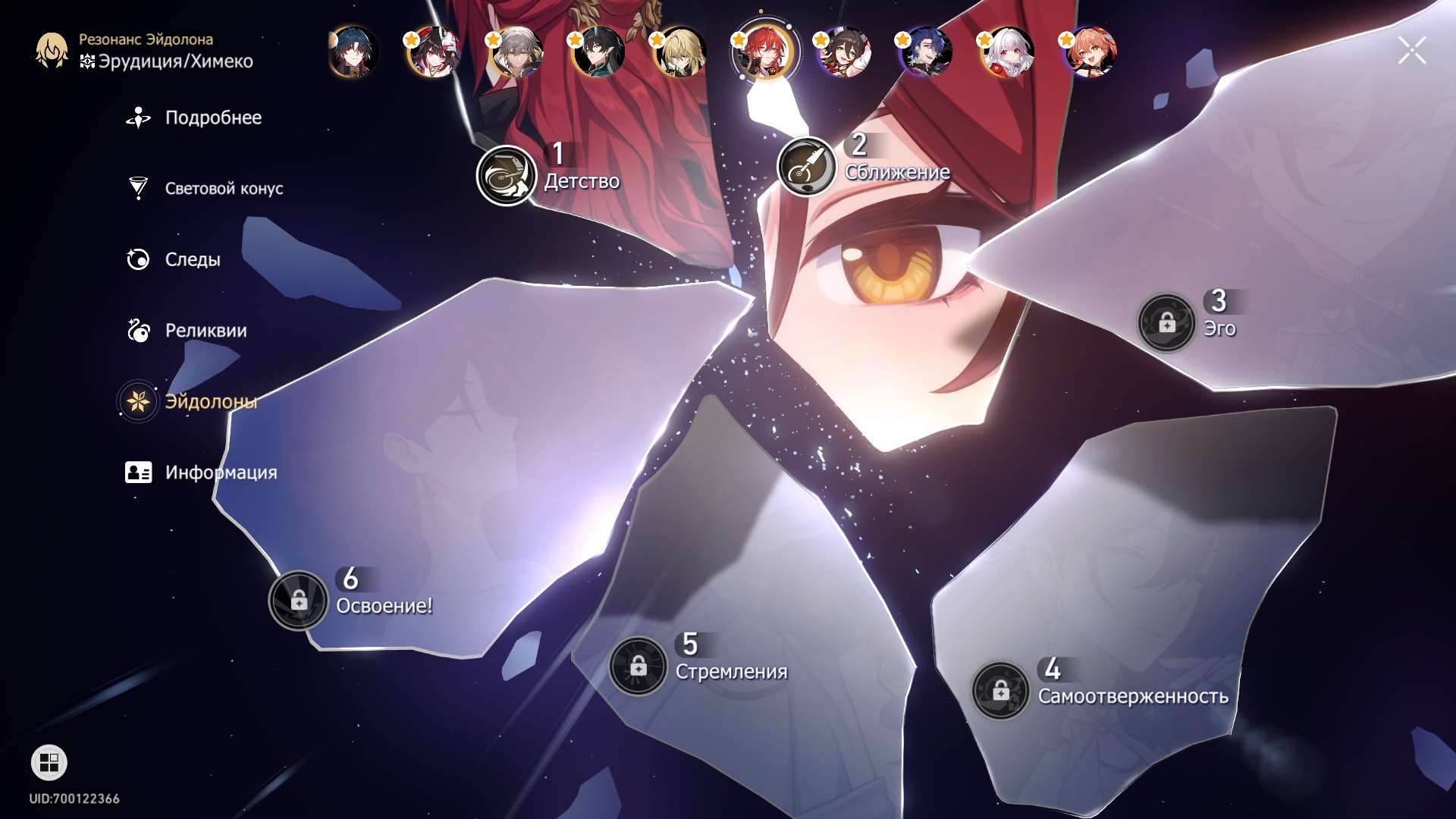The height and width of the screenshot is (819, 1456).
Task: Open the Информация card icon
Action: tap(137, 472)
